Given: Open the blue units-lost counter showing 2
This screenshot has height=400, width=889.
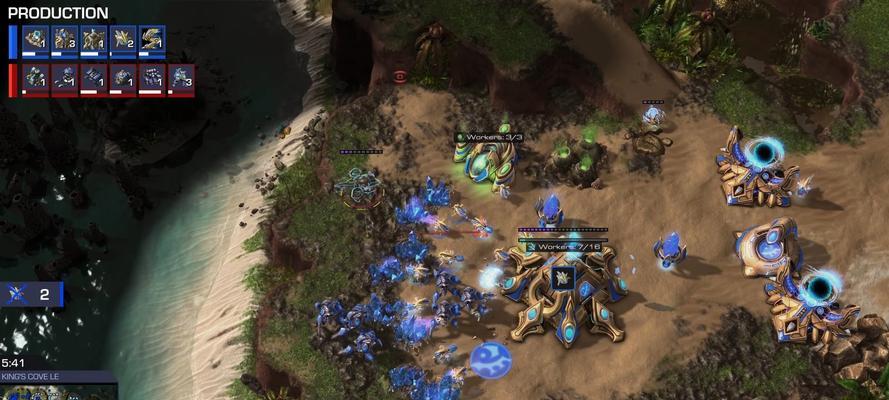Looking at the screenshot, I should click(31, 294).
